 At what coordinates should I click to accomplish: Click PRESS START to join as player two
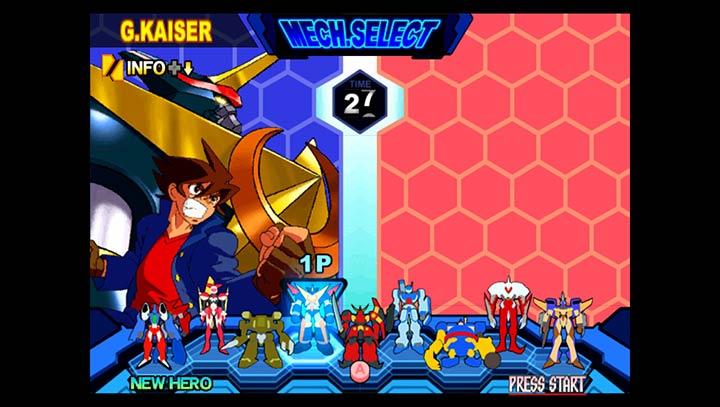(x=547, y=383)
